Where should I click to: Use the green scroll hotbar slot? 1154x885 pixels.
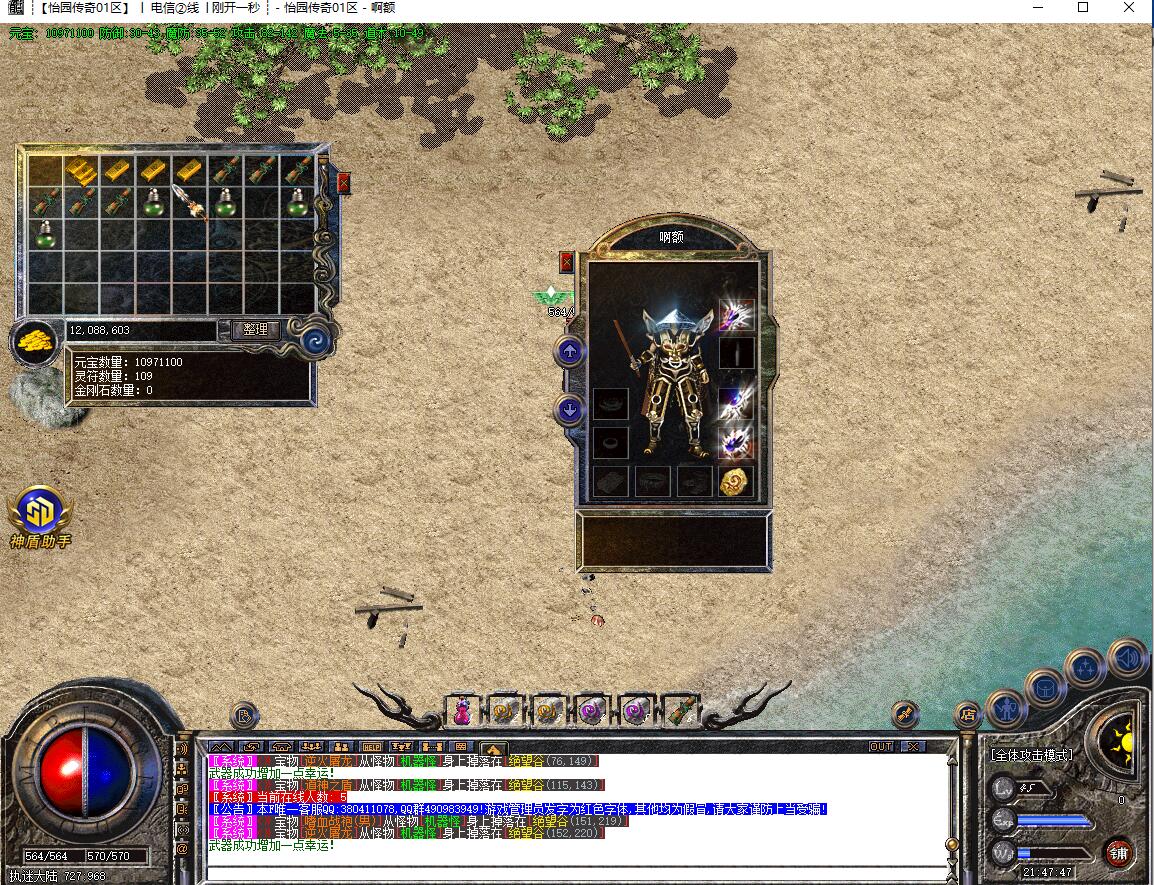coord(679,711)
